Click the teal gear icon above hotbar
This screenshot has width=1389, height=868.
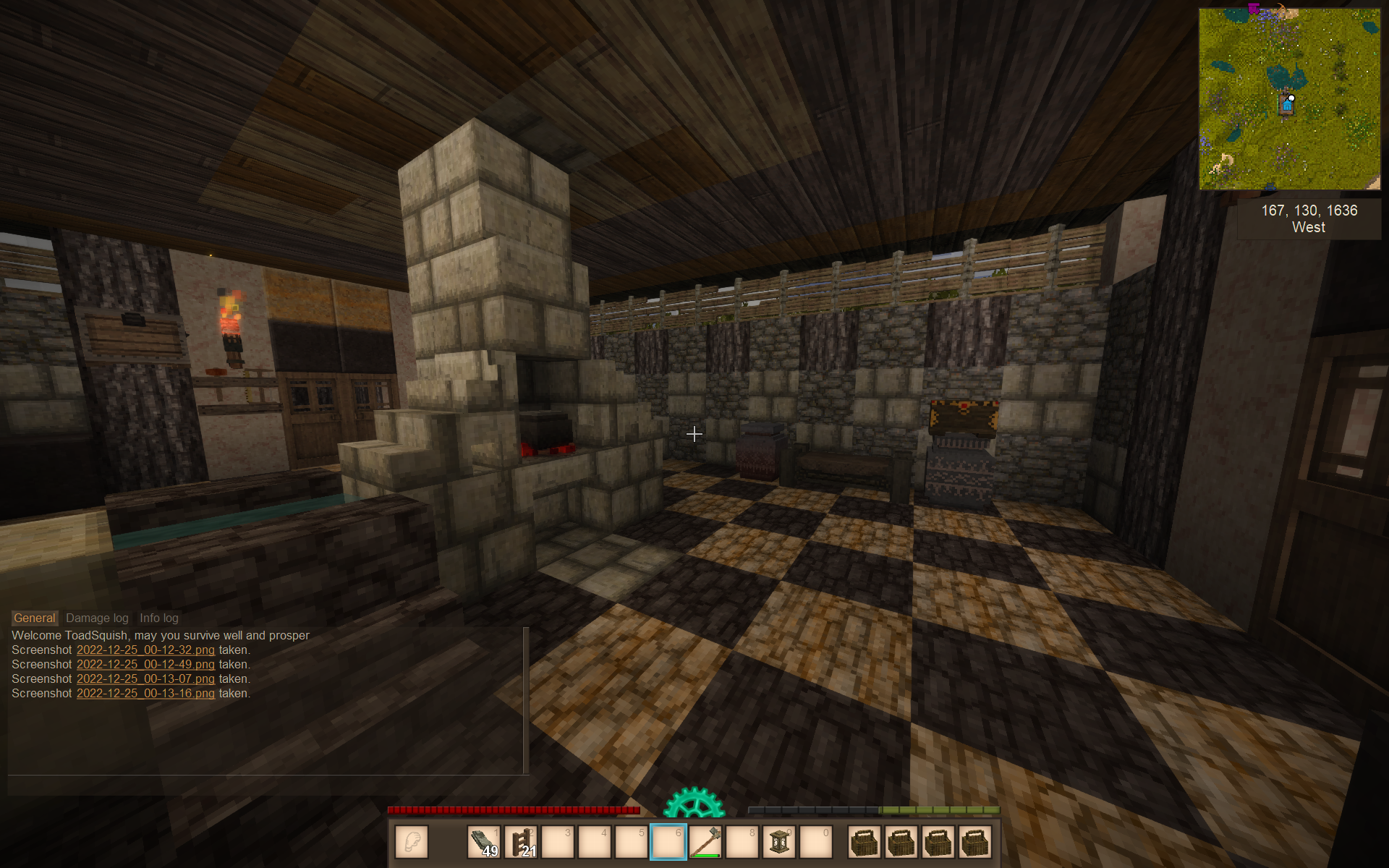[693, 803]
